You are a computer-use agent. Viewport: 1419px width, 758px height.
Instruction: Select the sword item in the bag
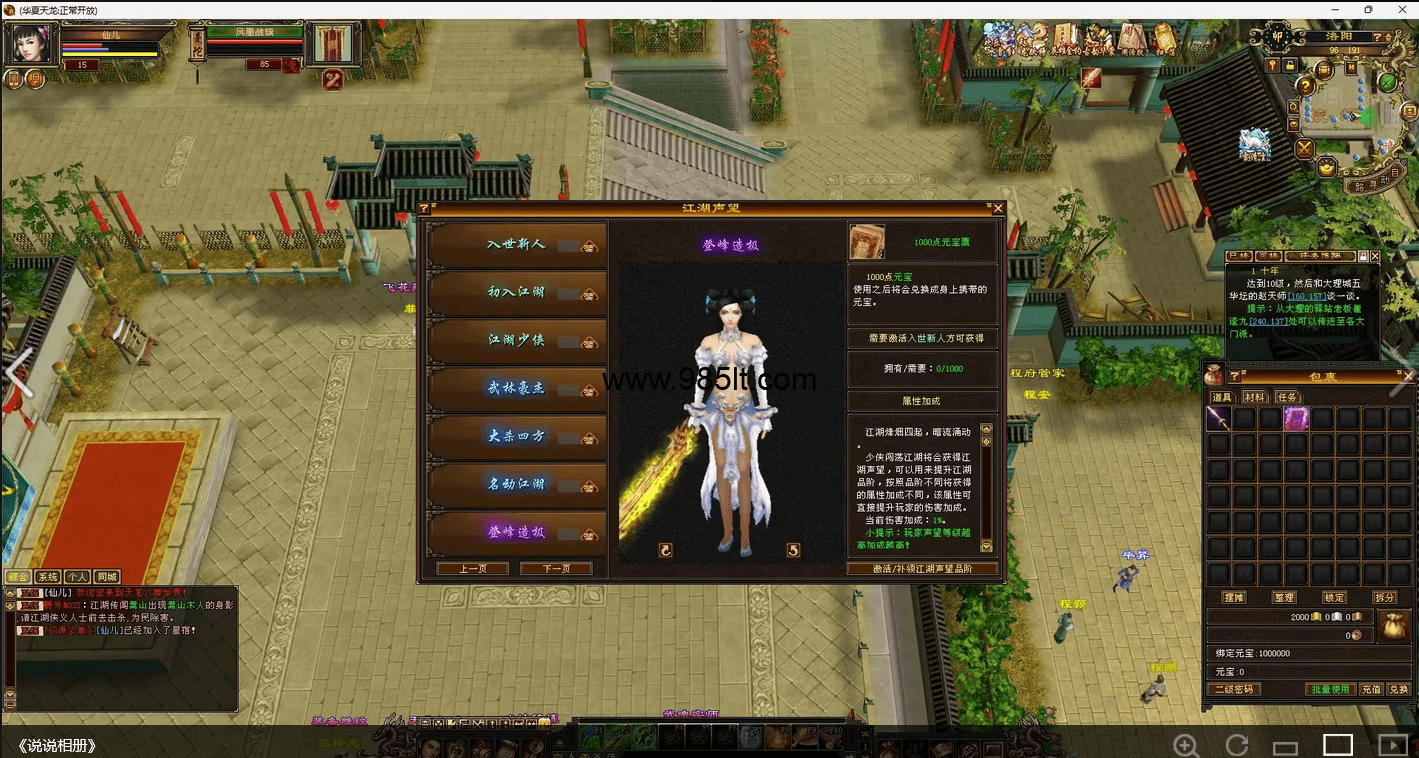pyautogui.click(x=1218, y=419)
